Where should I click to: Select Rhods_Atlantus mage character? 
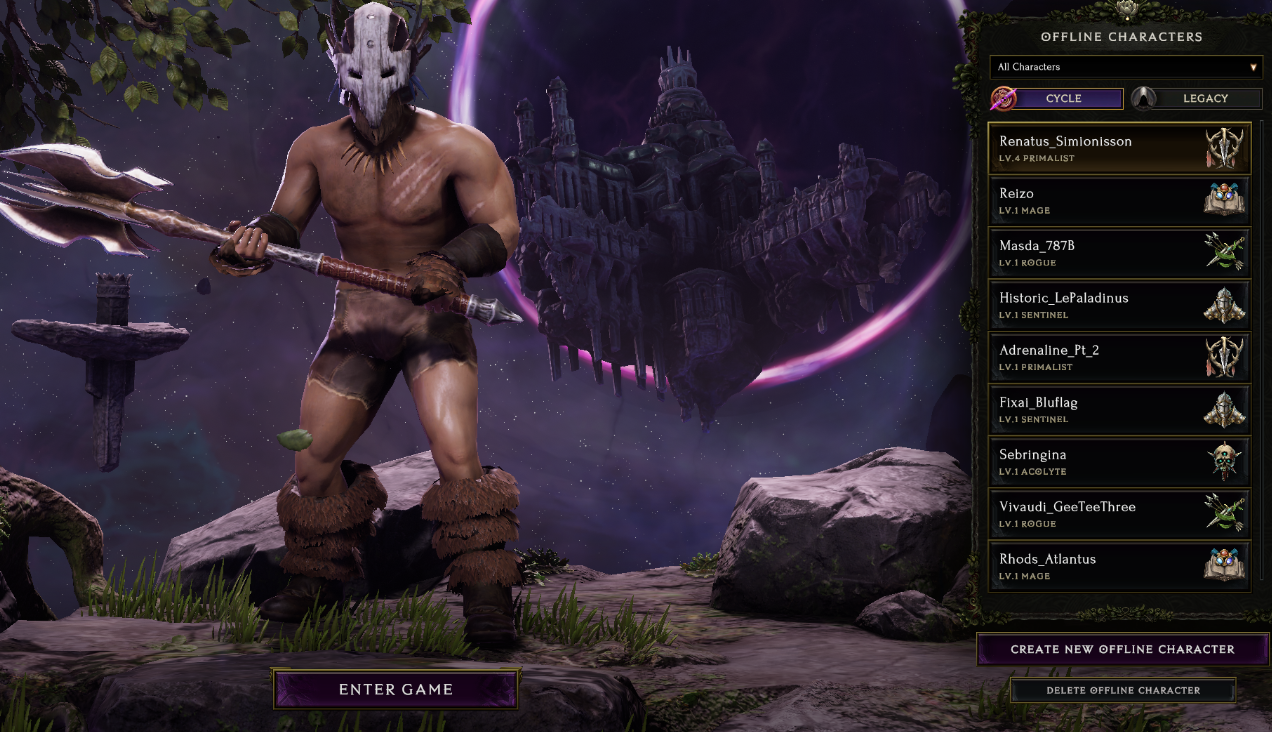click(x=1119, y=566)
